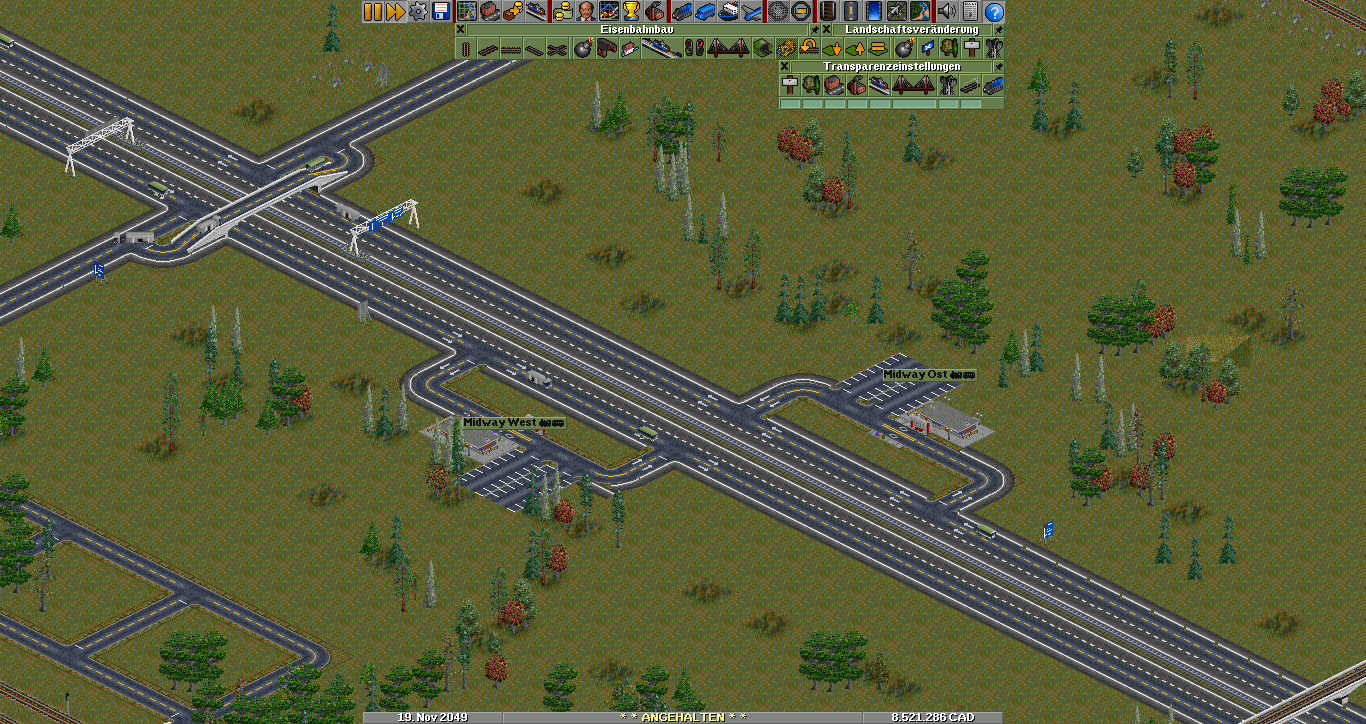
Task: Close the Landschaftsveränderung window
Action: click(x=827, y=30)
